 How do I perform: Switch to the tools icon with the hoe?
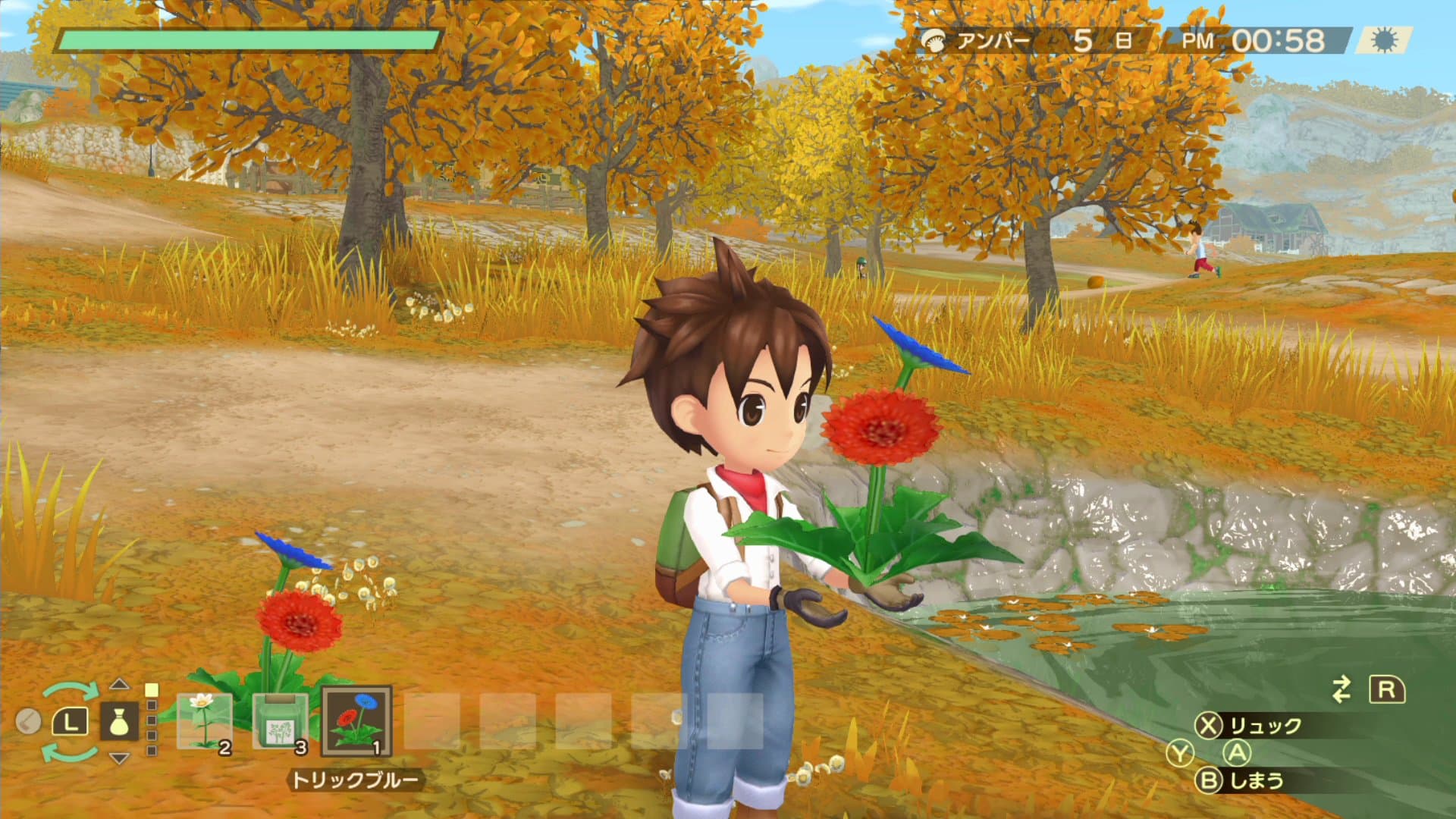pyautogui.click(x=28, y=721)
